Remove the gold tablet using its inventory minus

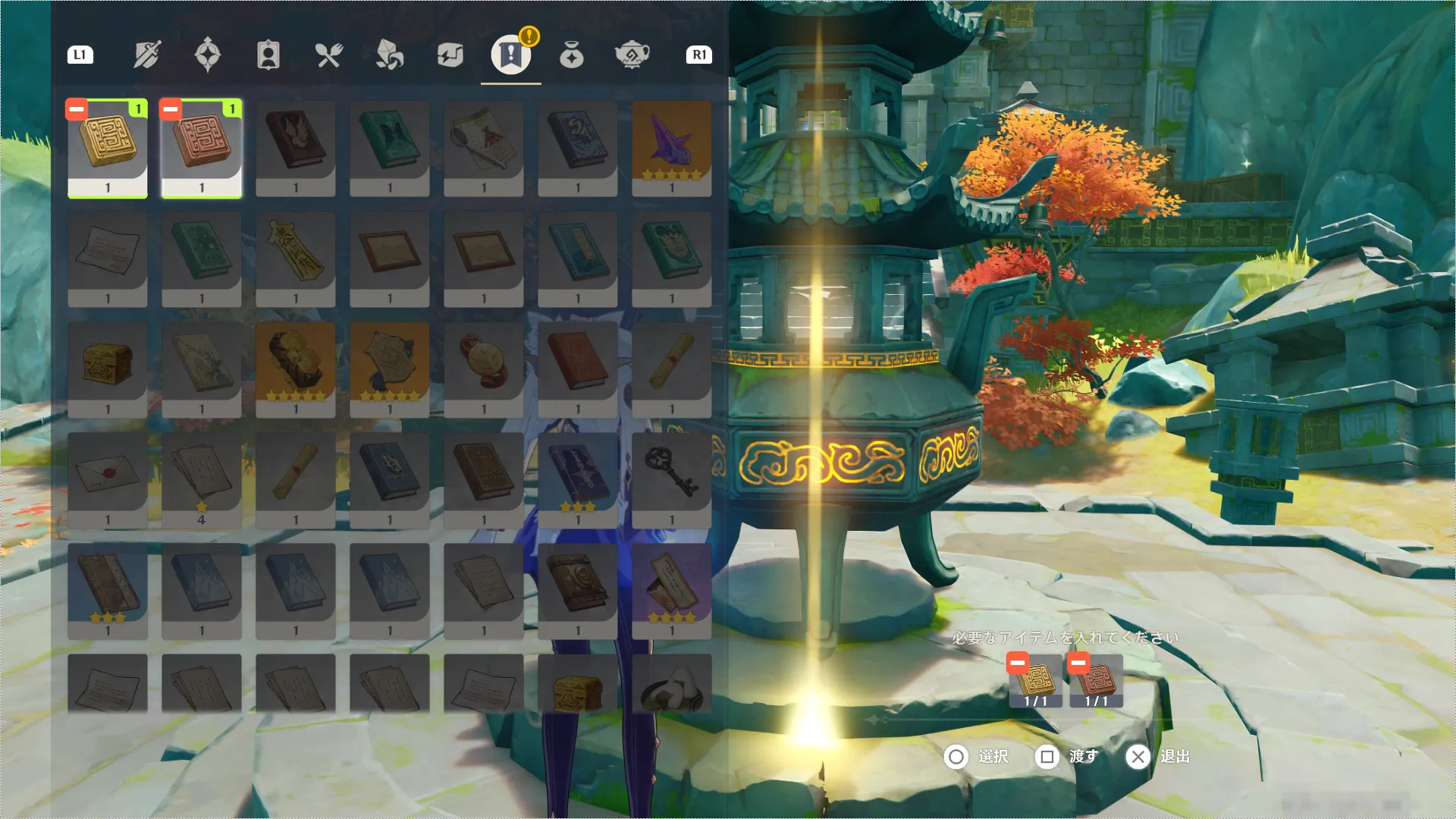[x=77, y=110]
